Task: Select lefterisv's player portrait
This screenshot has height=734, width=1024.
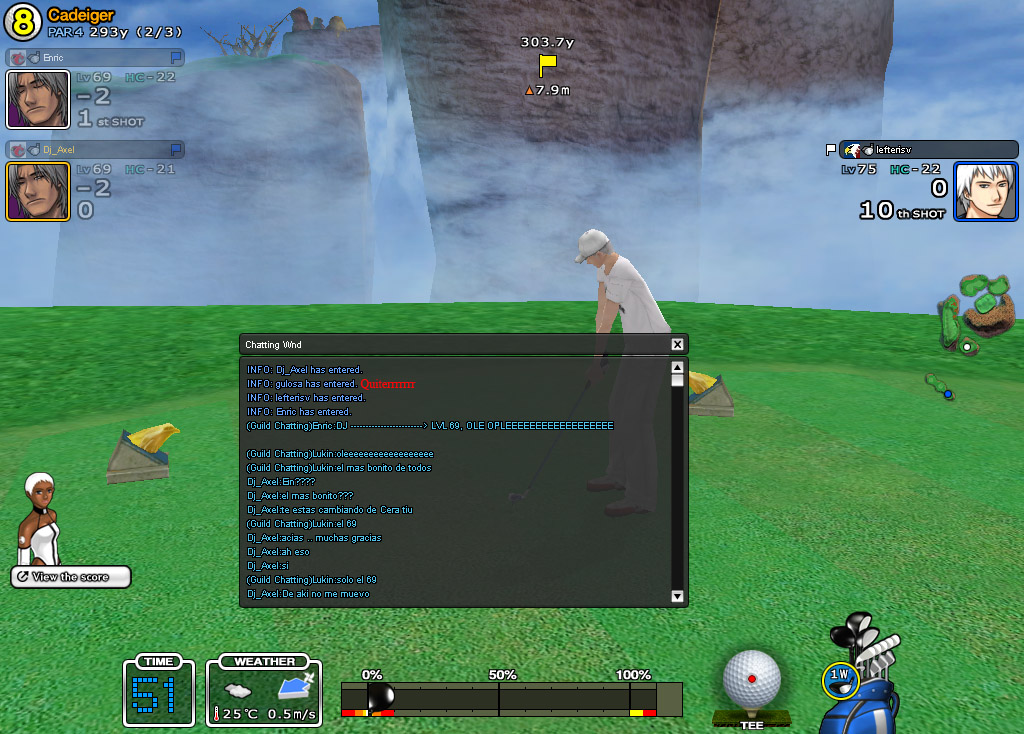Action: click(984, 191)
